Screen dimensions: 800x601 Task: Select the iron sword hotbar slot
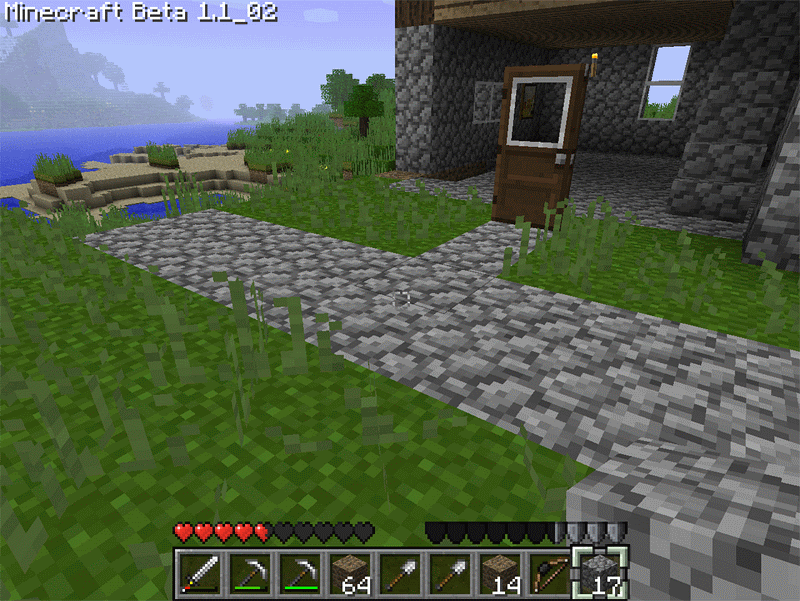(200, 574)
